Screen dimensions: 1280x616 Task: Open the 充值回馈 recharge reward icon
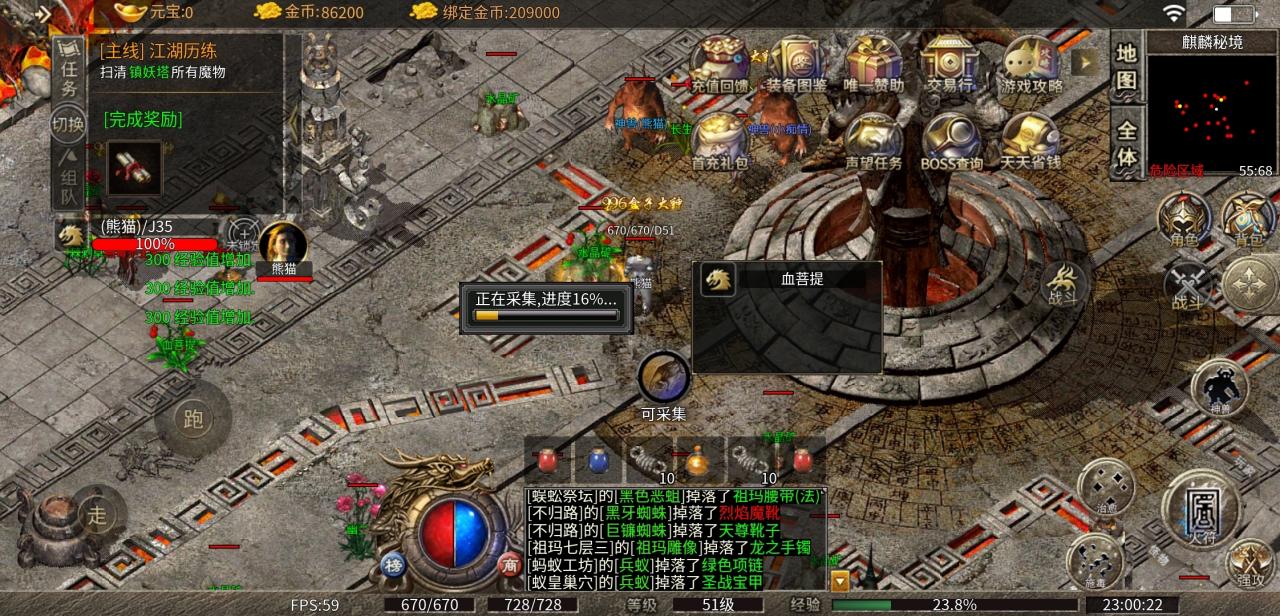[x=720, y=62]
